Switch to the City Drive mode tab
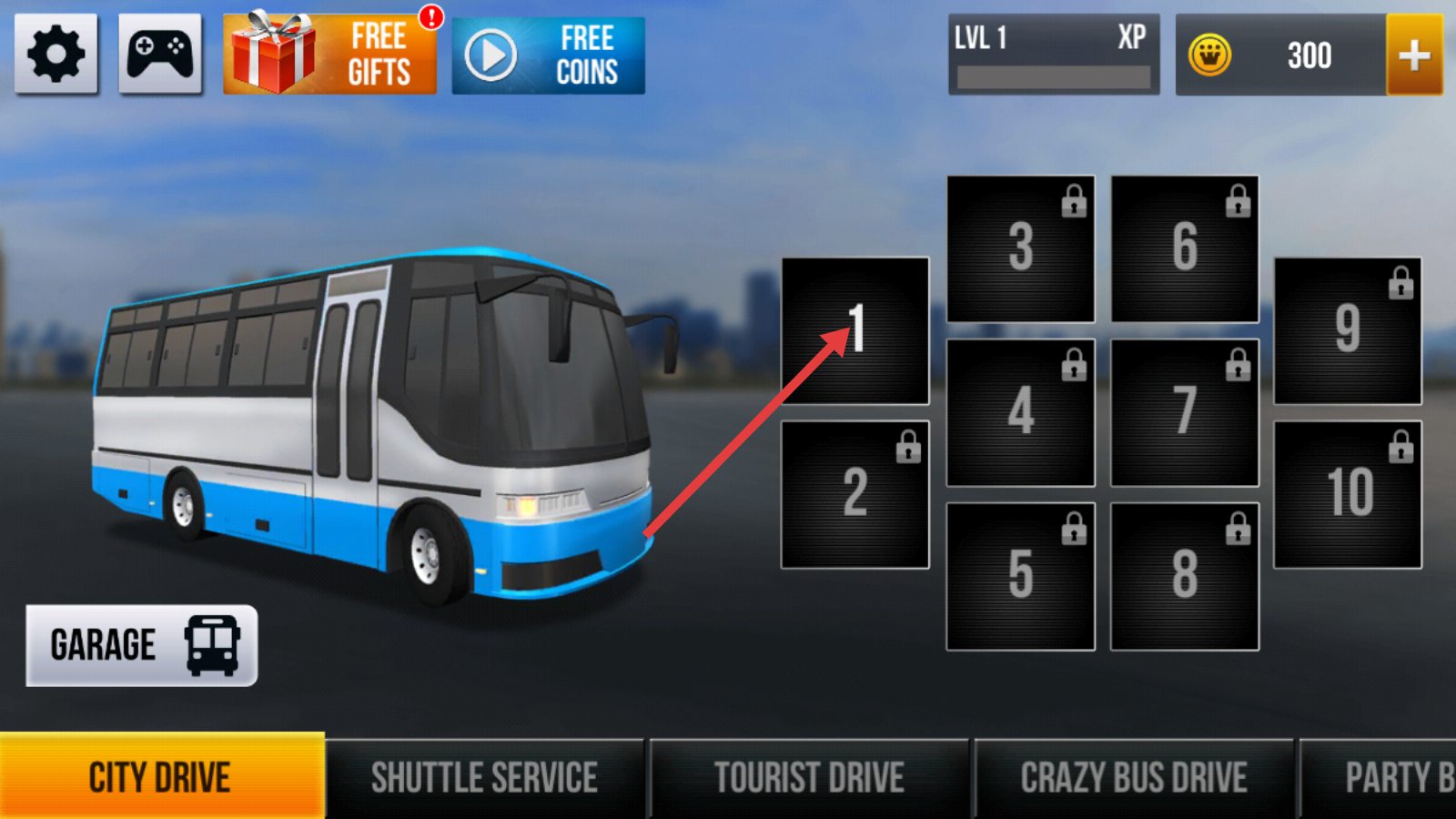Viewport: 1456px width, 819px height. click(x=161, y=778)
